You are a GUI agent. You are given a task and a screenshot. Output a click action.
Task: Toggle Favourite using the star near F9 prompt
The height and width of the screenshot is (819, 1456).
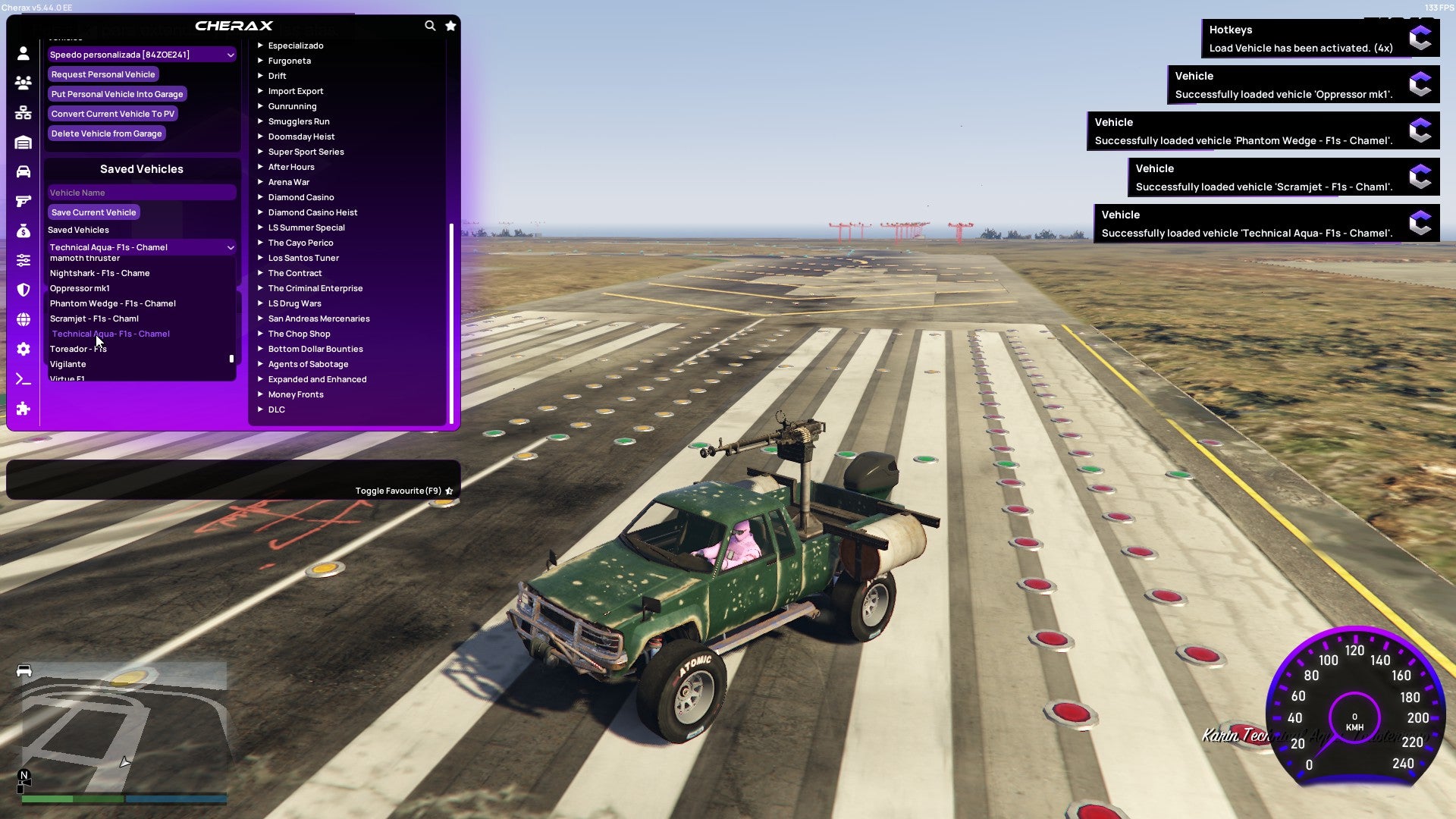point(449,490)
